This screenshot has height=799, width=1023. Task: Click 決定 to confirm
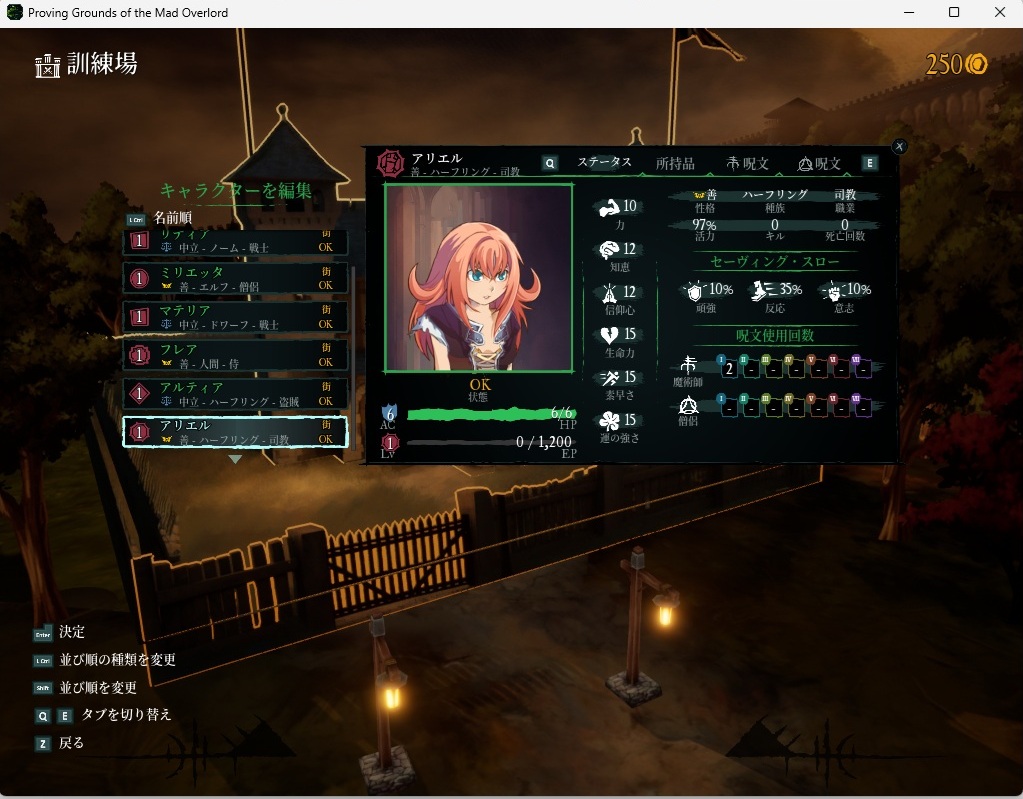(x=72, y=632)
